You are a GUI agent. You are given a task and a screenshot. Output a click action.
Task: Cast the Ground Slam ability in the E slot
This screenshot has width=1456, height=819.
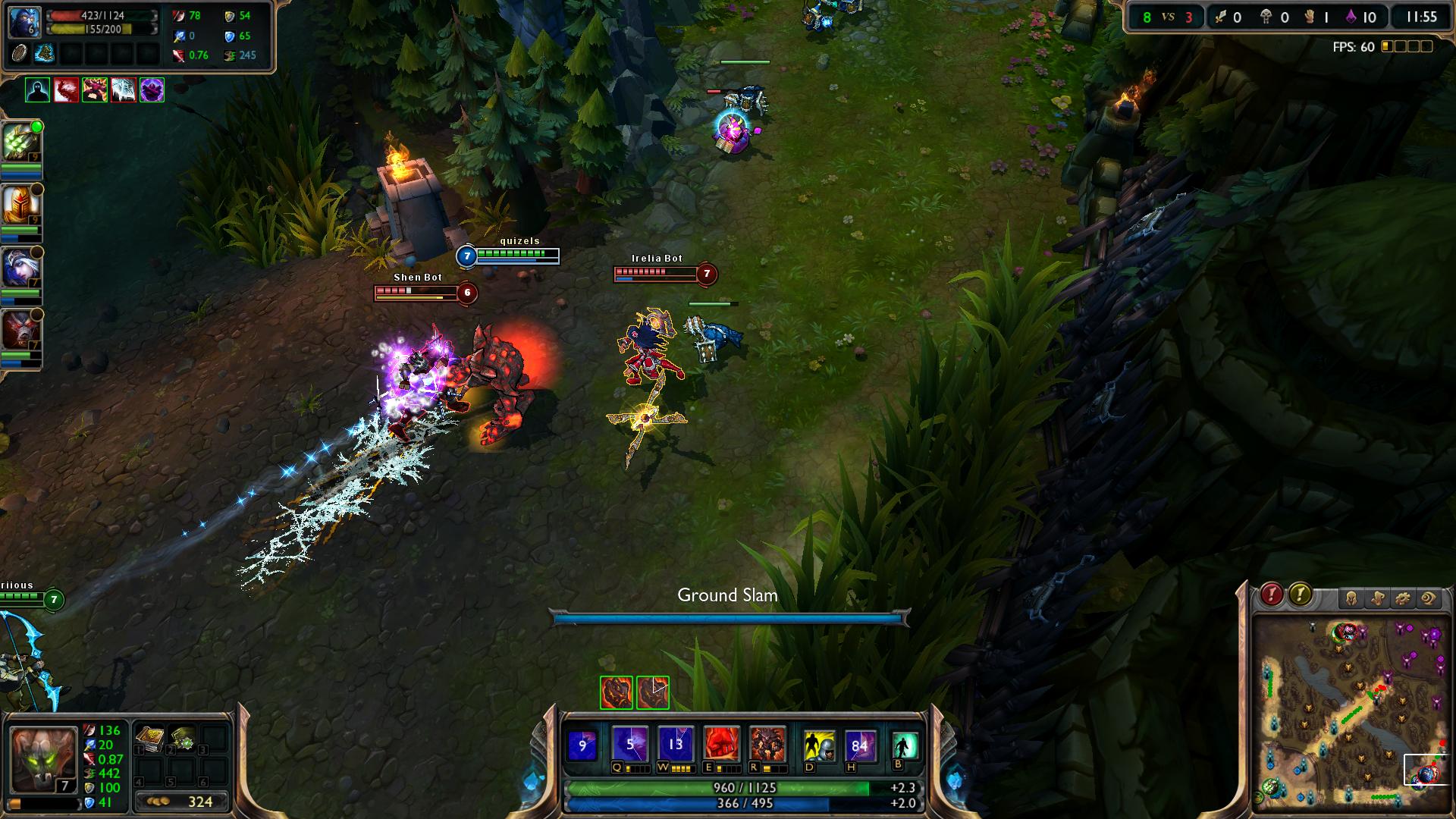pos(721,743)
